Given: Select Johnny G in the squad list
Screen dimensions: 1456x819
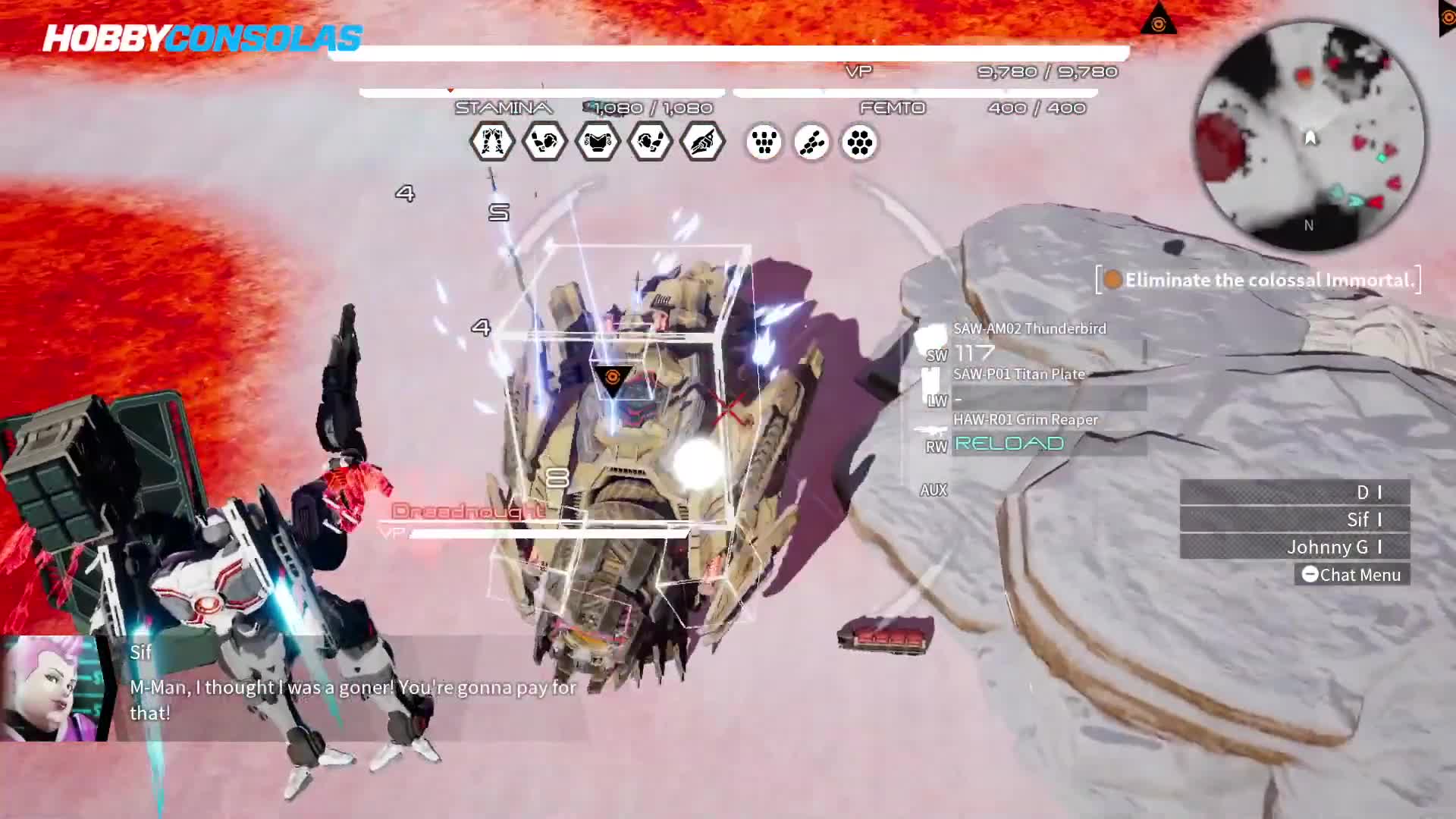Looking at the screenshot, I should pyautogui.click(x=1294, y=547).
